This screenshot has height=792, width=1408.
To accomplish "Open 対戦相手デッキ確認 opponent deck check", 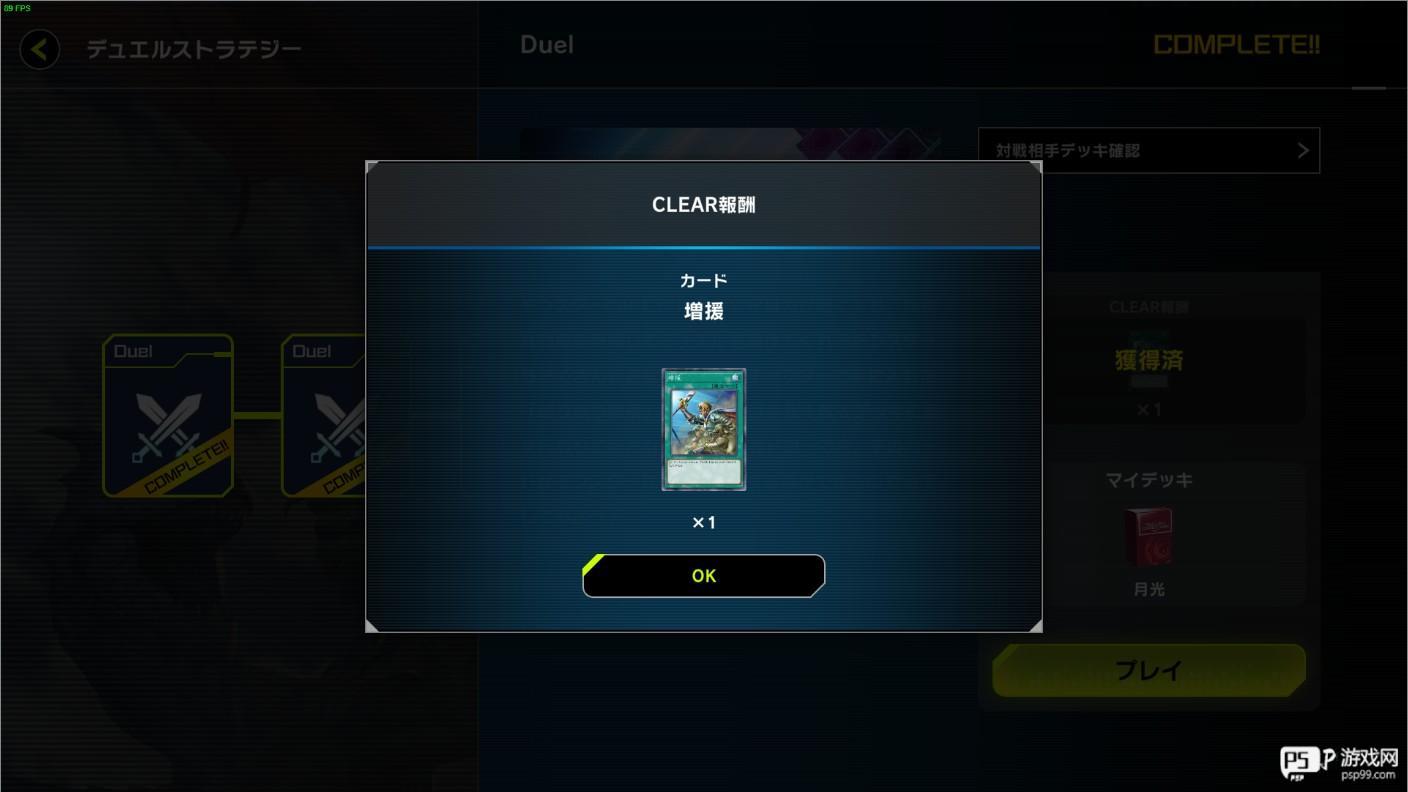I will tap(1148, 151).
